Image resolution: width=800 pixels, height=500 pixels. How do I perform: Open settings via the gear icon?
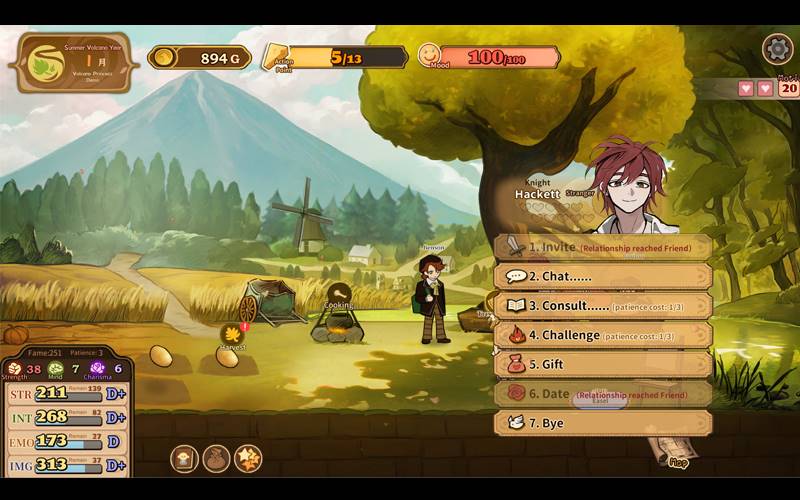point(777,49)
